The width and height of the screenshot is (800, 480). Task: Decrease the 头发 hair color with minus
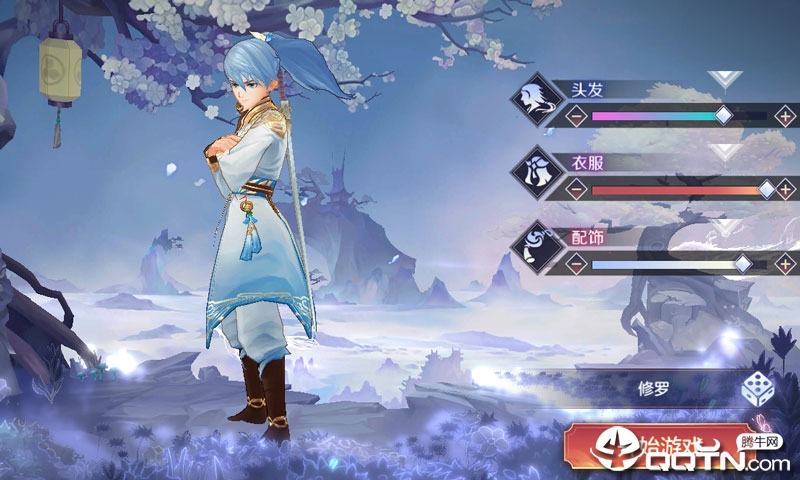(577, 115)
